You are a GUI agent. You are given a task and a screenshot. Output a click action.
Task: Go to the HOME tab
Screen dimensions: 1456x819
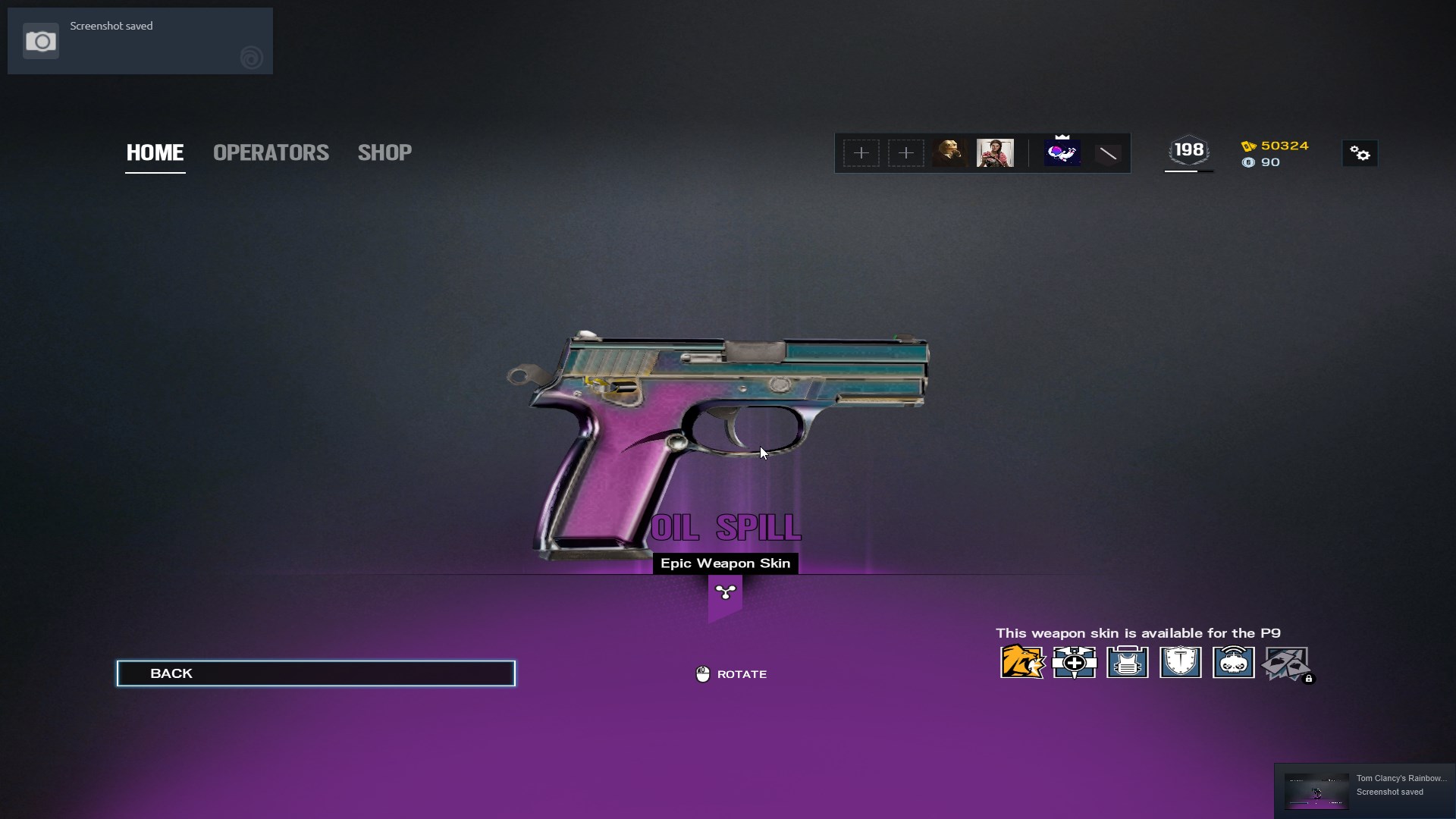(x=155, y=152)
